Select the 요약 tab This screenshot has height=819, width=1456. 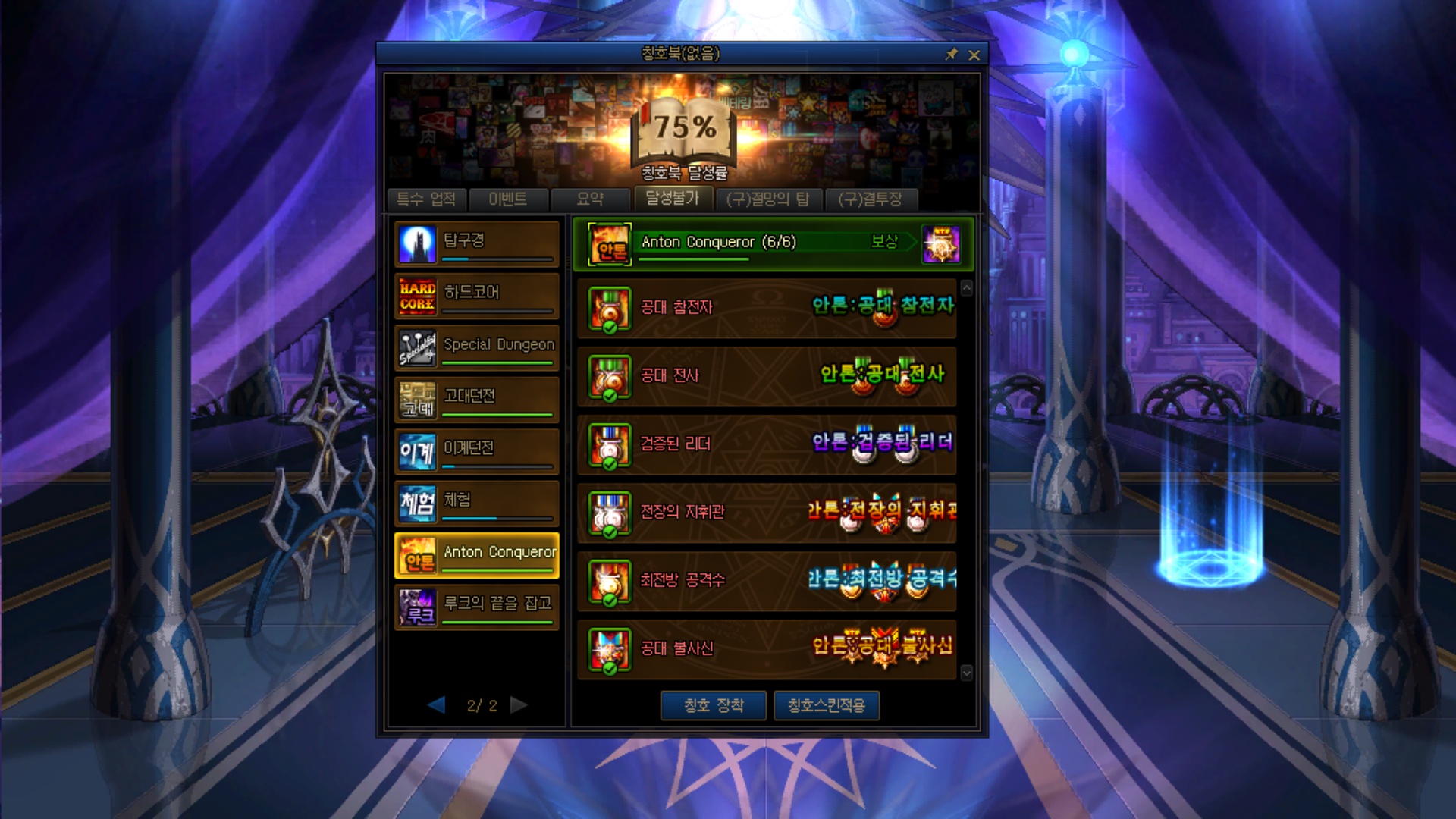tap(590, 199)
